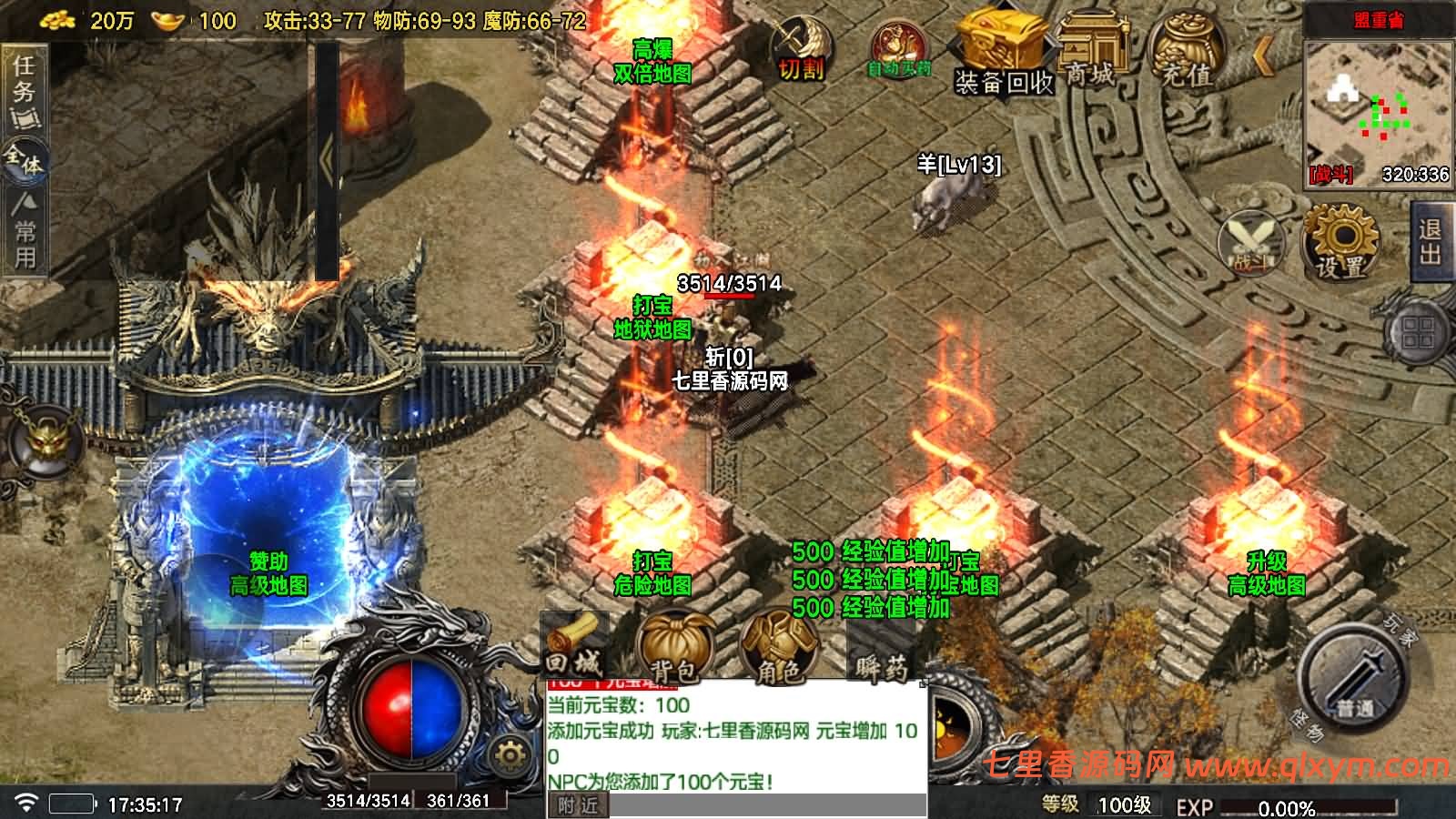Toggle the [战斗] mode on the minimap
1456x819 pixels.
pyautogui.click(x=1330, y=176)
